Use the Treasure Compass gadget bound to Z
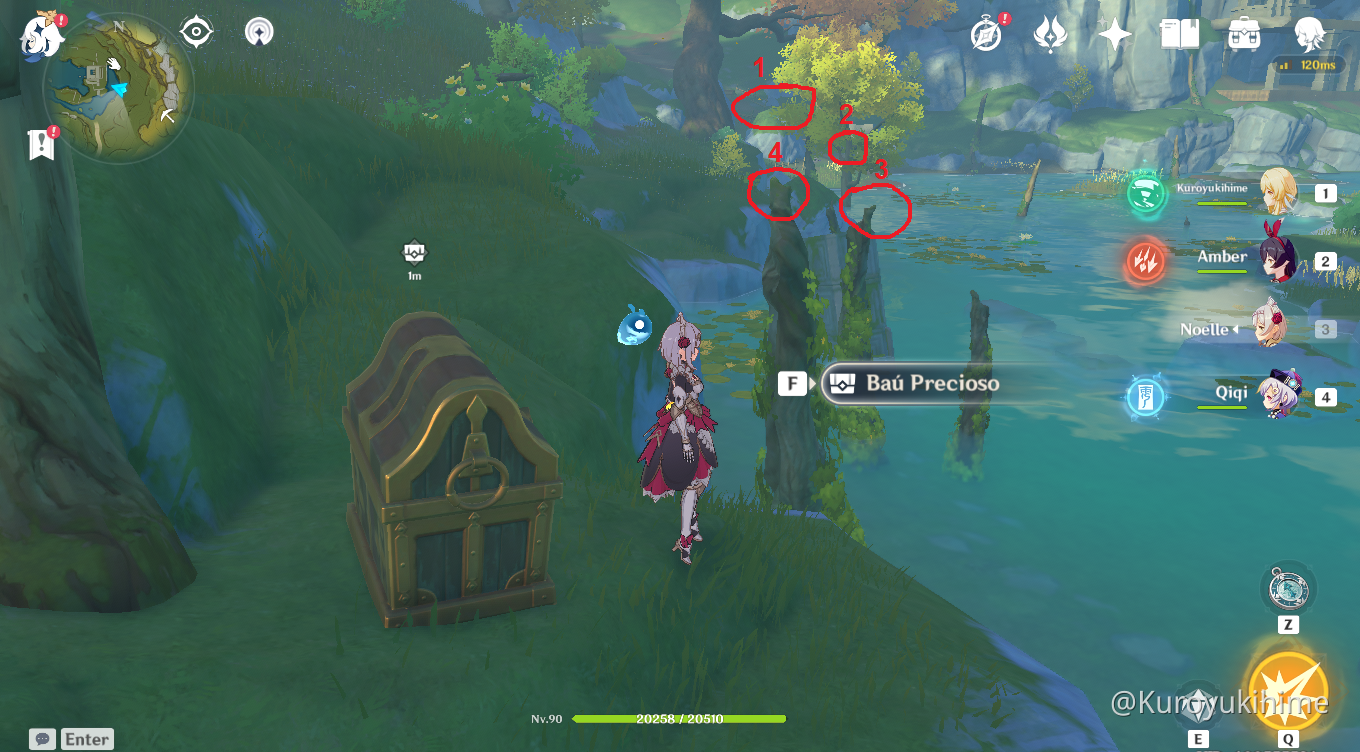 coord(1290,590)
